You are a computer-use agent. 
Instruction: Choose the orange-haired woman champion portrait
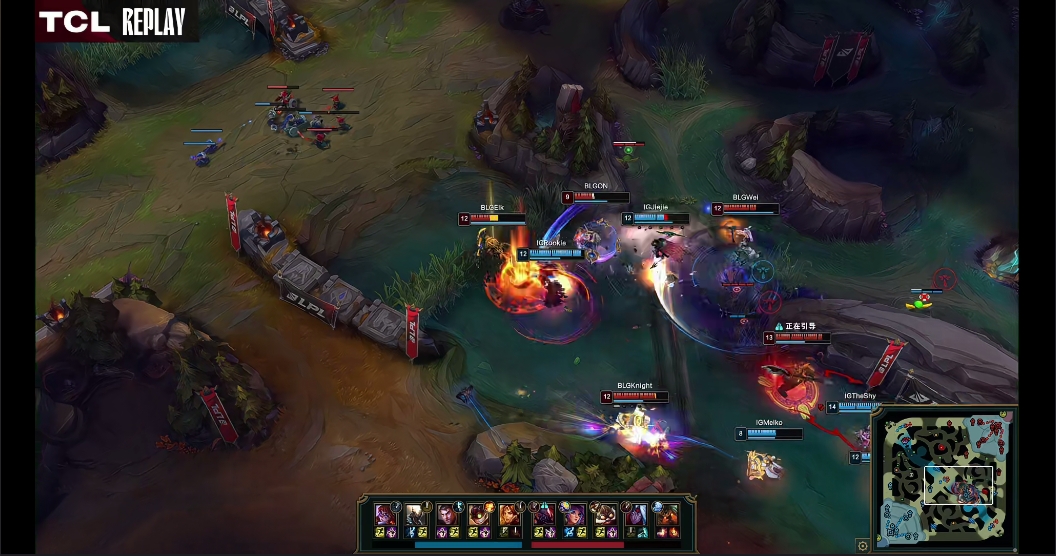point(510,515)
